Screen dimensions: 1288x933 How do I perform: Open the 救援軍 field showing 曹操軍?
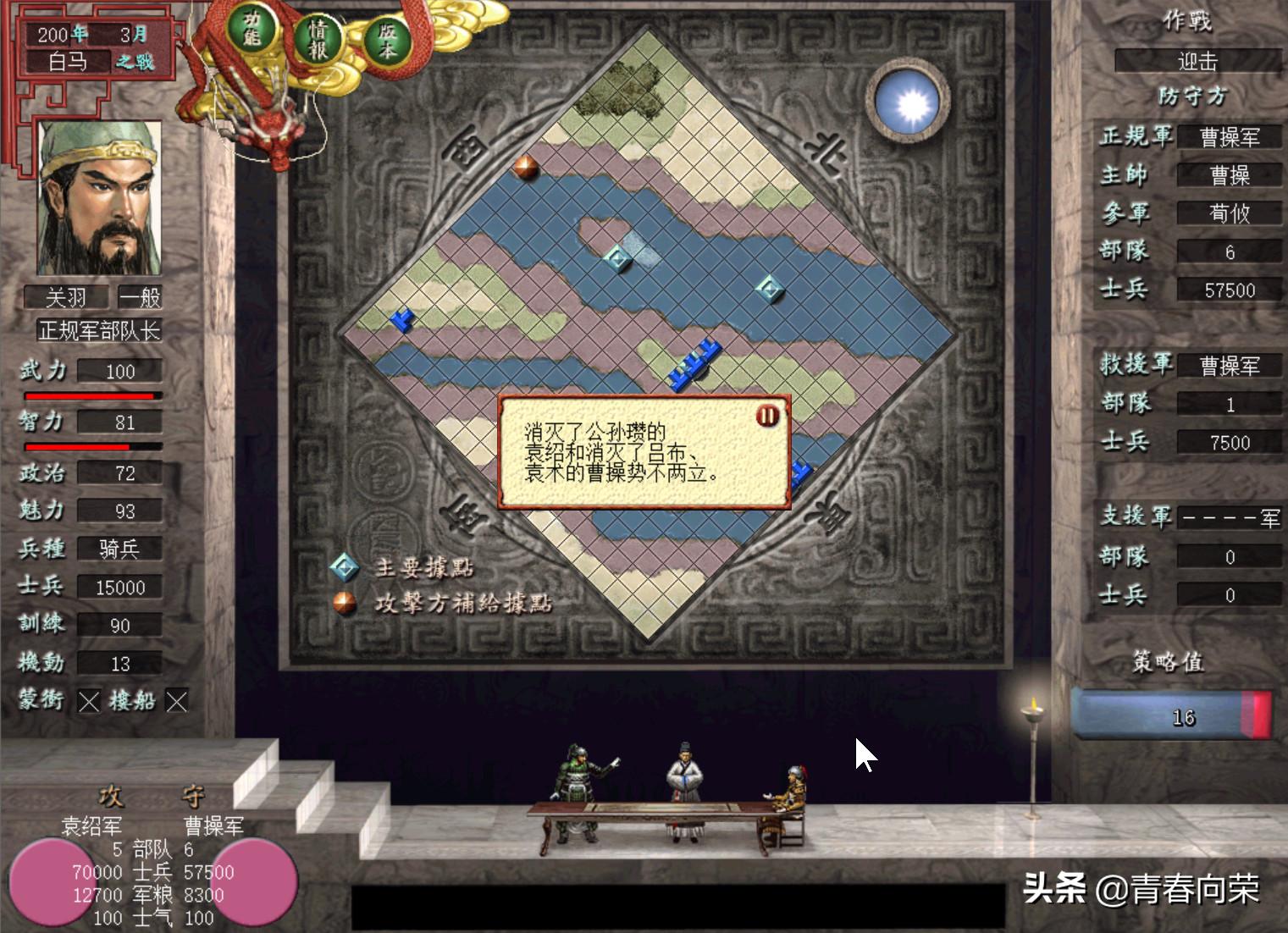pyautogui.click(x=1230, y=366)
